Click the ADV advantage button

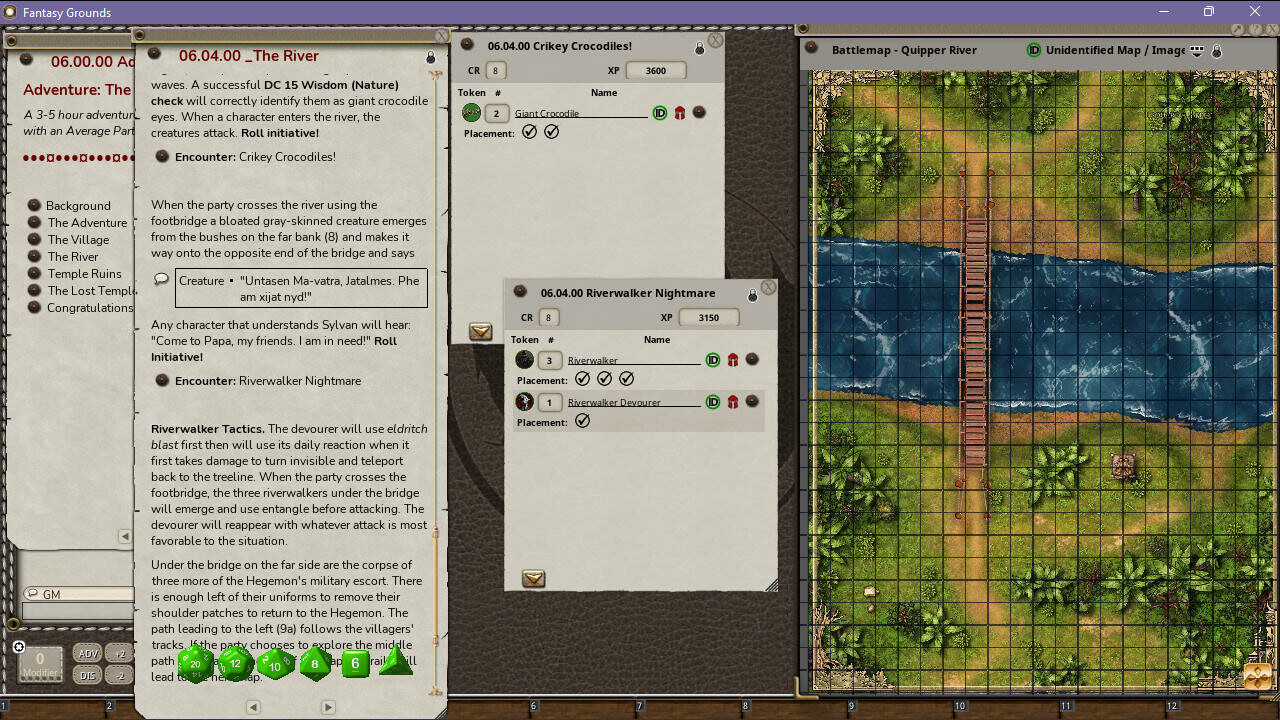[87, 652]
